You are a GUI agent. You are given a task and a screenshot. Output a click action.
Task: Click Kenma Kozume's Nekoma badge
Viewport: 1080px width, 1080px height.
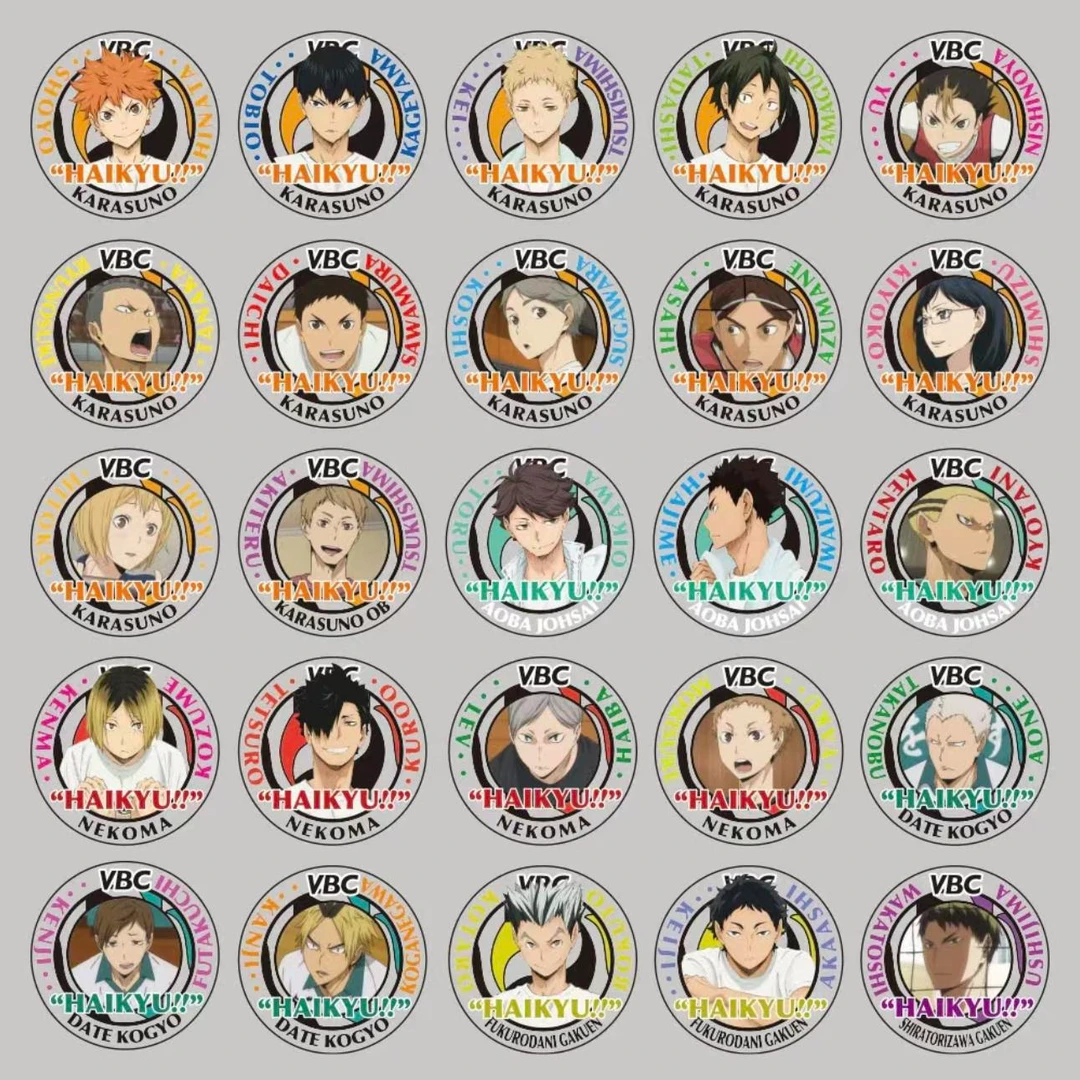coord(124,750)
